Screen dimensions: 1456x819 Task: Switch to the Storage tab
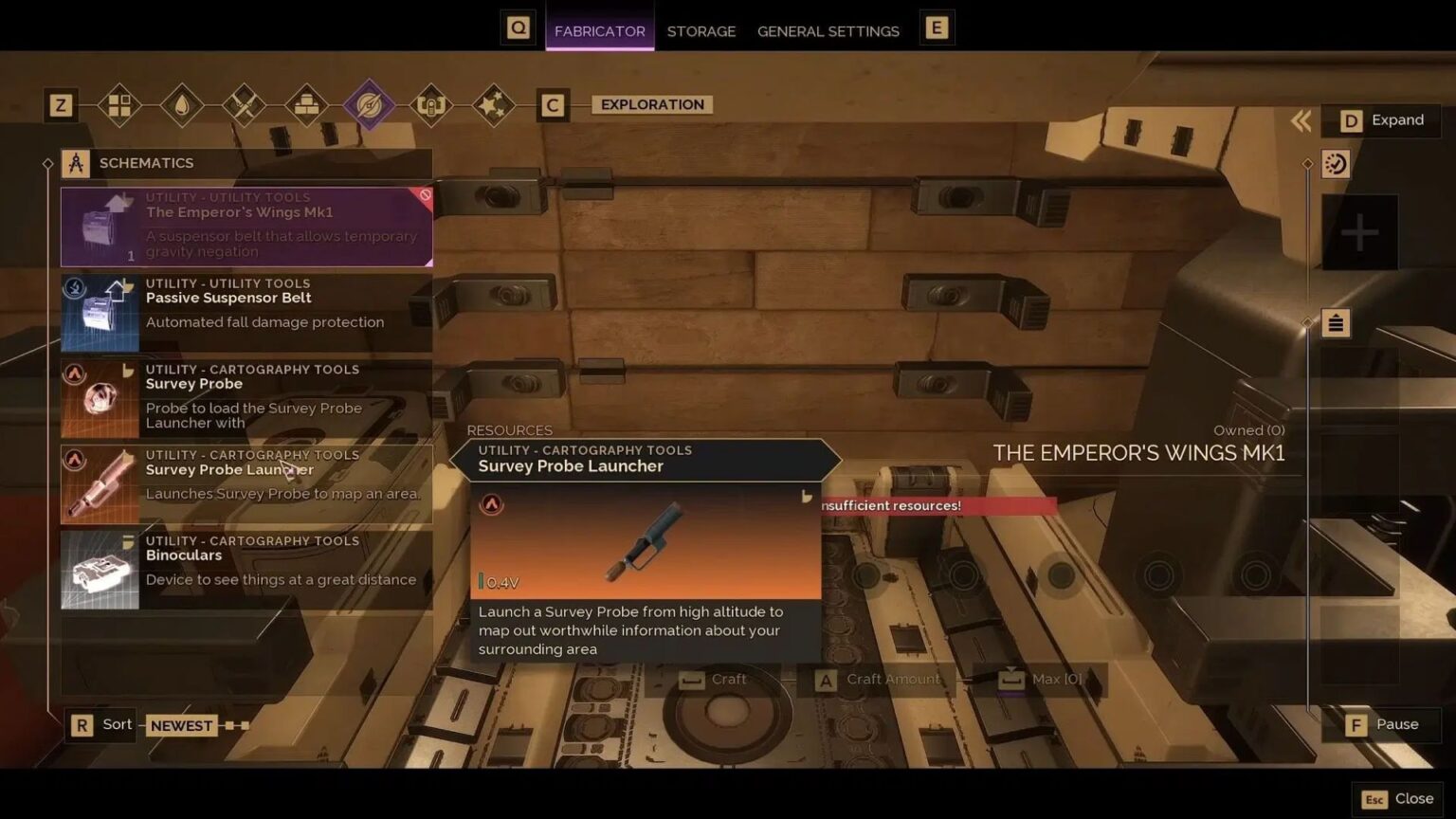click(x=701, y=31)
